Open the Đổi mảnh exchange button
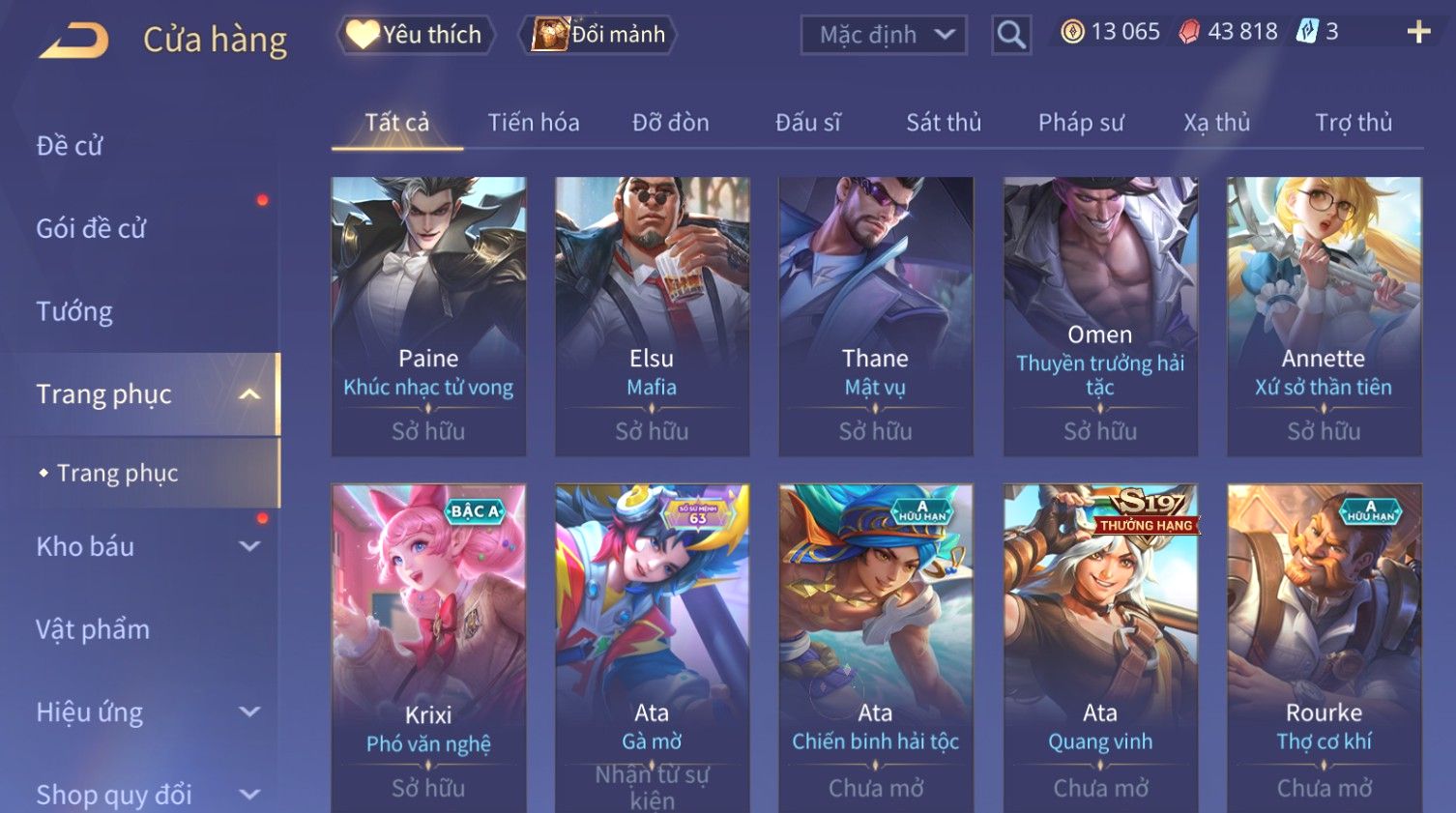This screenshot has height=813, width=1456. pos(599,35)
